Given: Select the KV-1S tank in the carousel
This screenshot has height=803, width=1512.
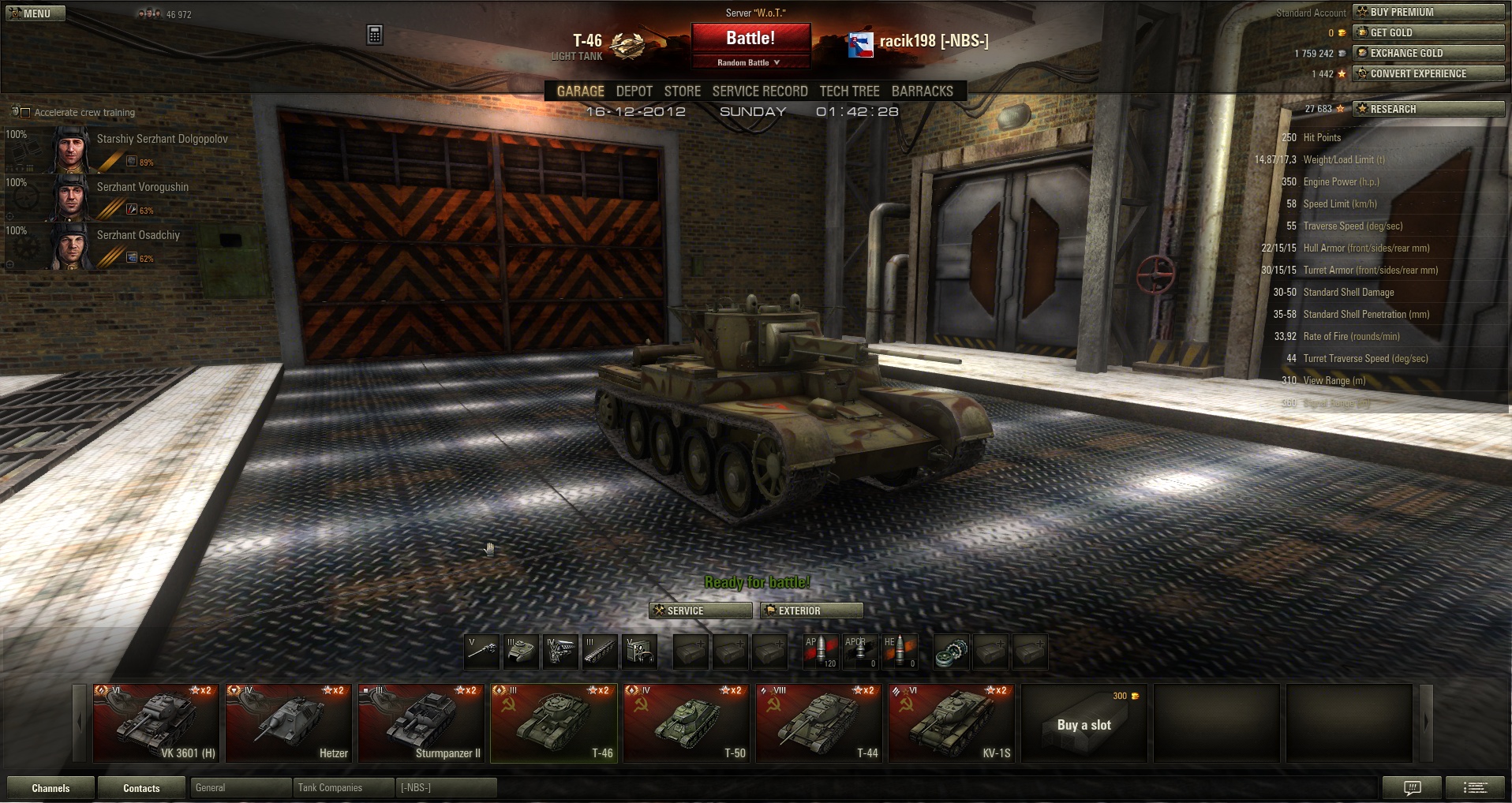Looking at the screenshot, I should coord(951,723).
